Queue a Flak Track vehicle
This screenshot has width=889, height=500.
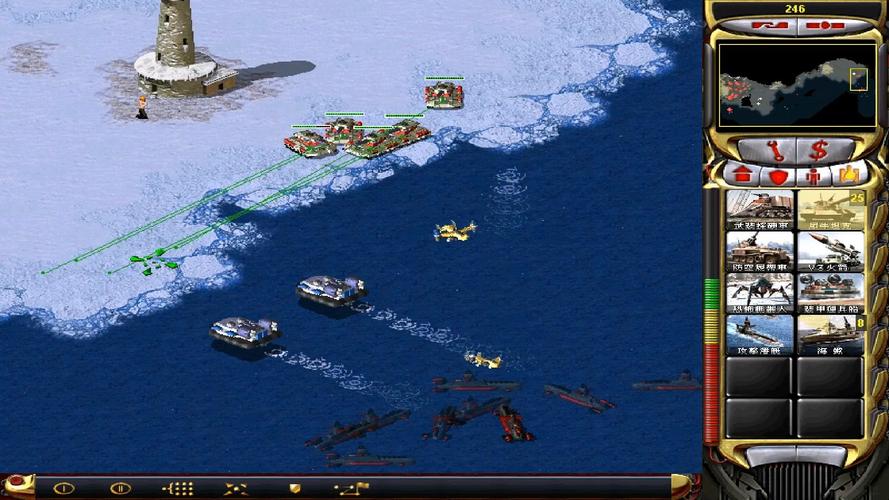point(760,251)
